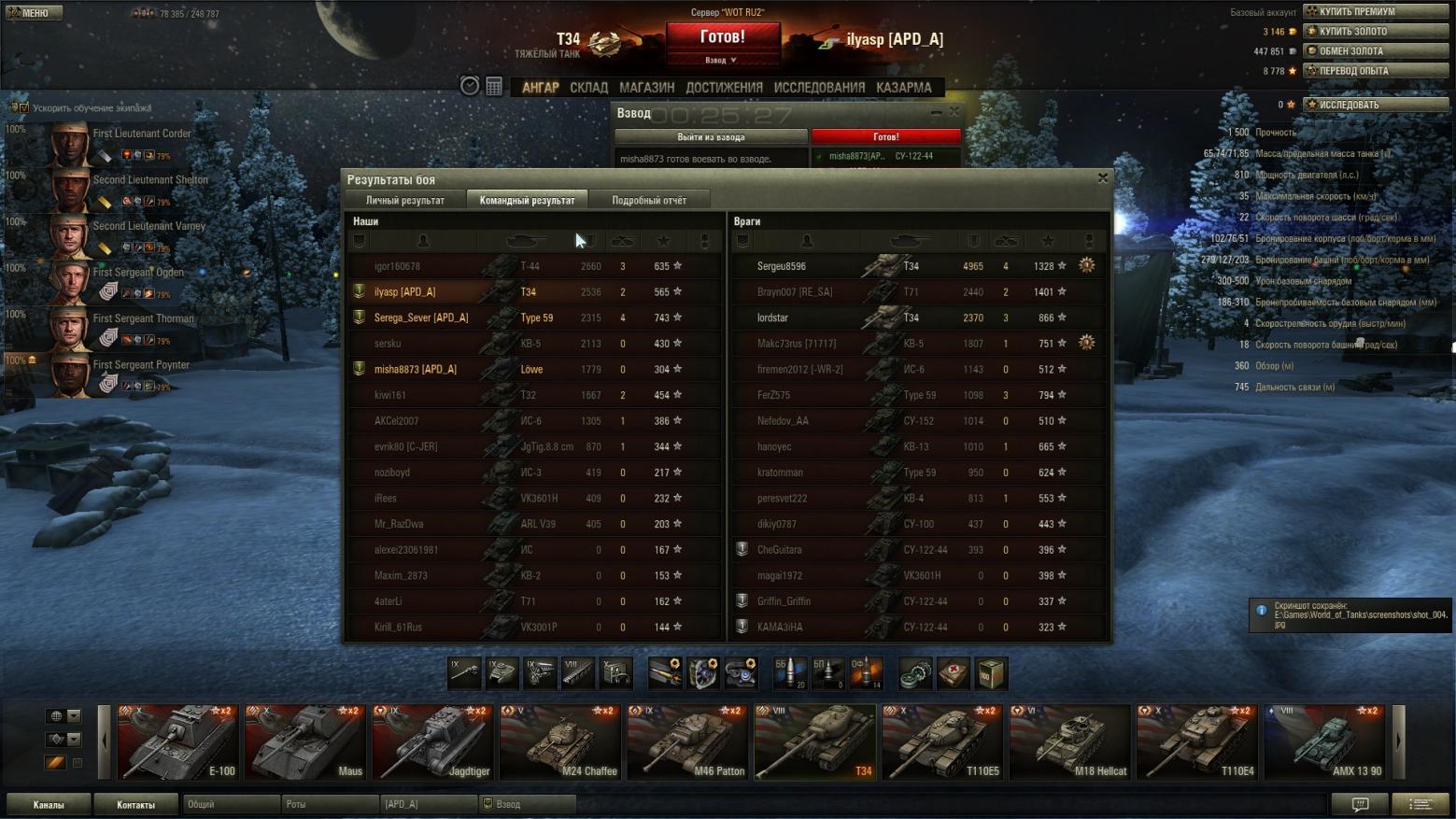This screenshot has height=819, width=1456.
Task: Pick the AMX 13 90 tank
Action: pos(1324,742)
